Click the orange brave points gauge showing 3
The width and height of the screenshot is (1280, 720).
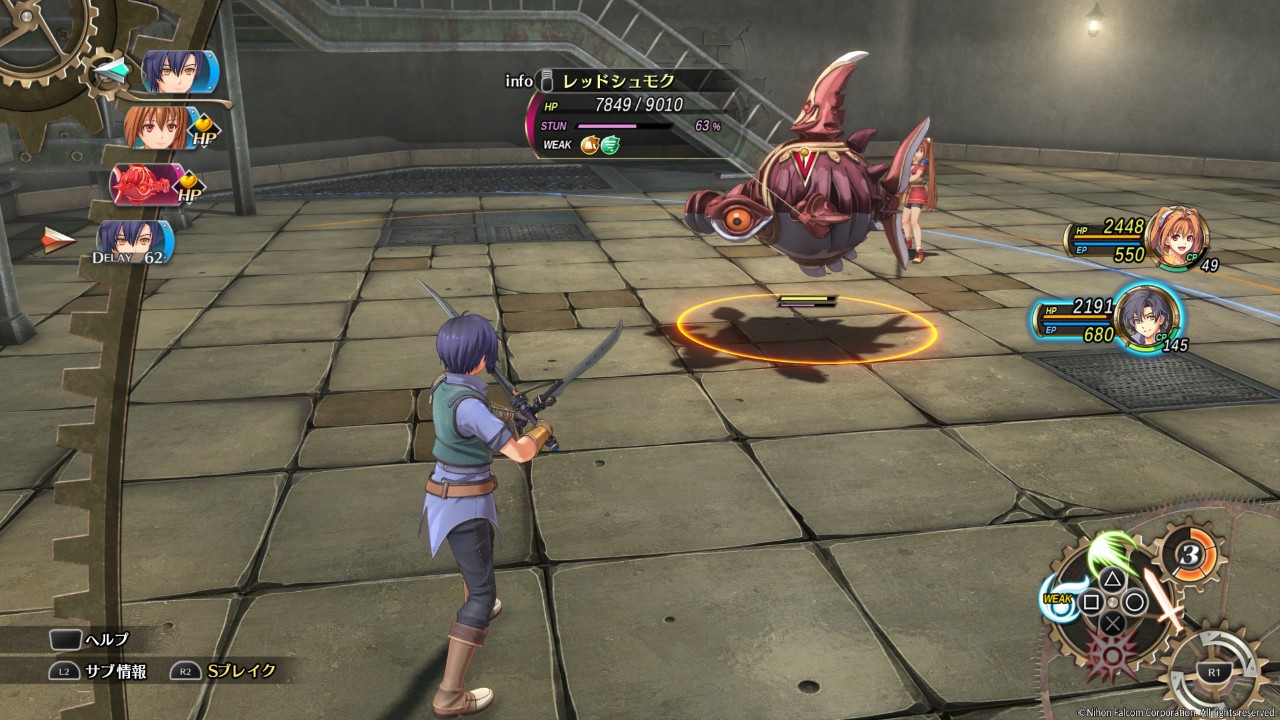1187,551
